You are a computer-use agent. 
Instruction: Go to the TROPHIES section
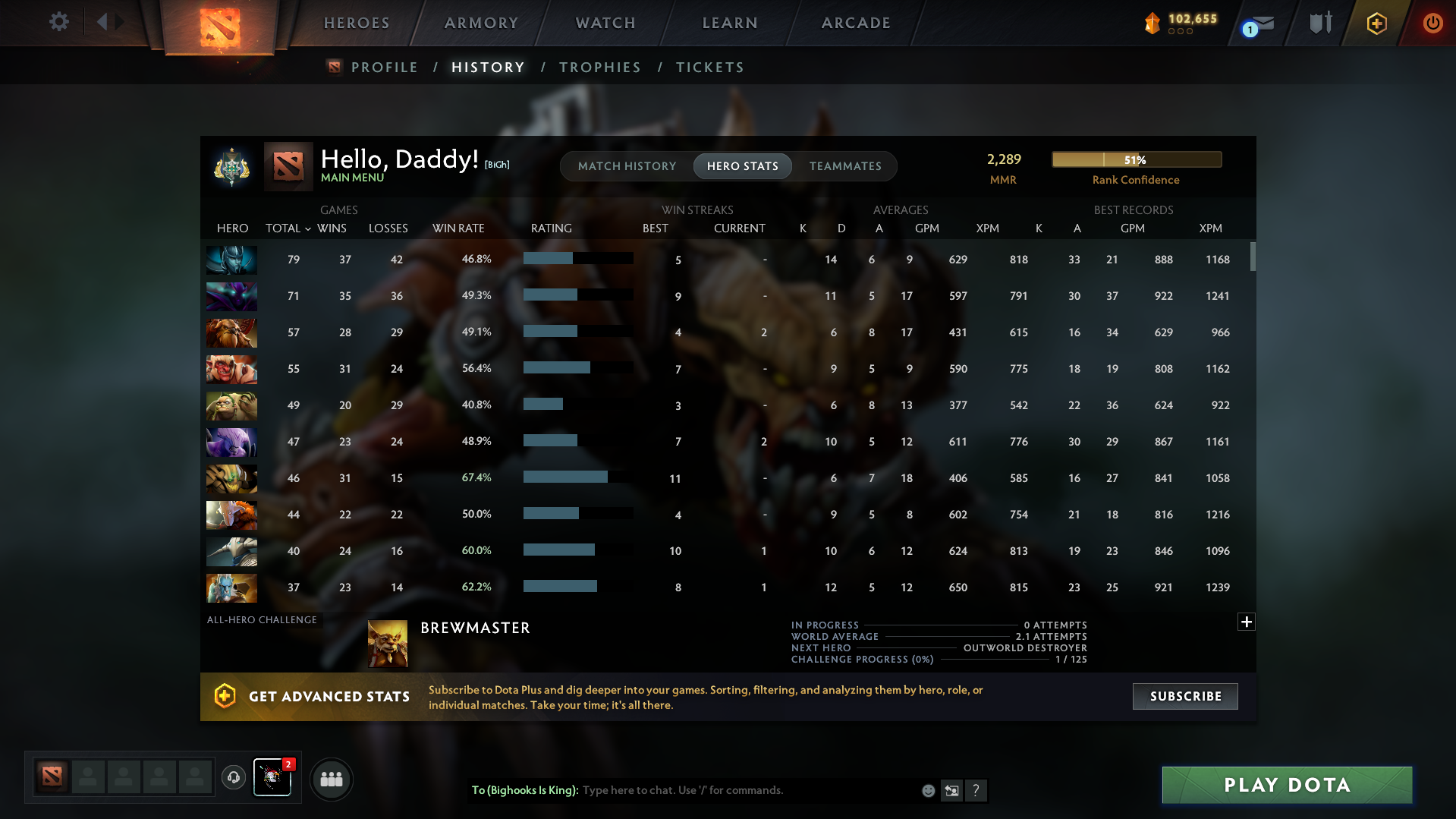click(599, 67)
